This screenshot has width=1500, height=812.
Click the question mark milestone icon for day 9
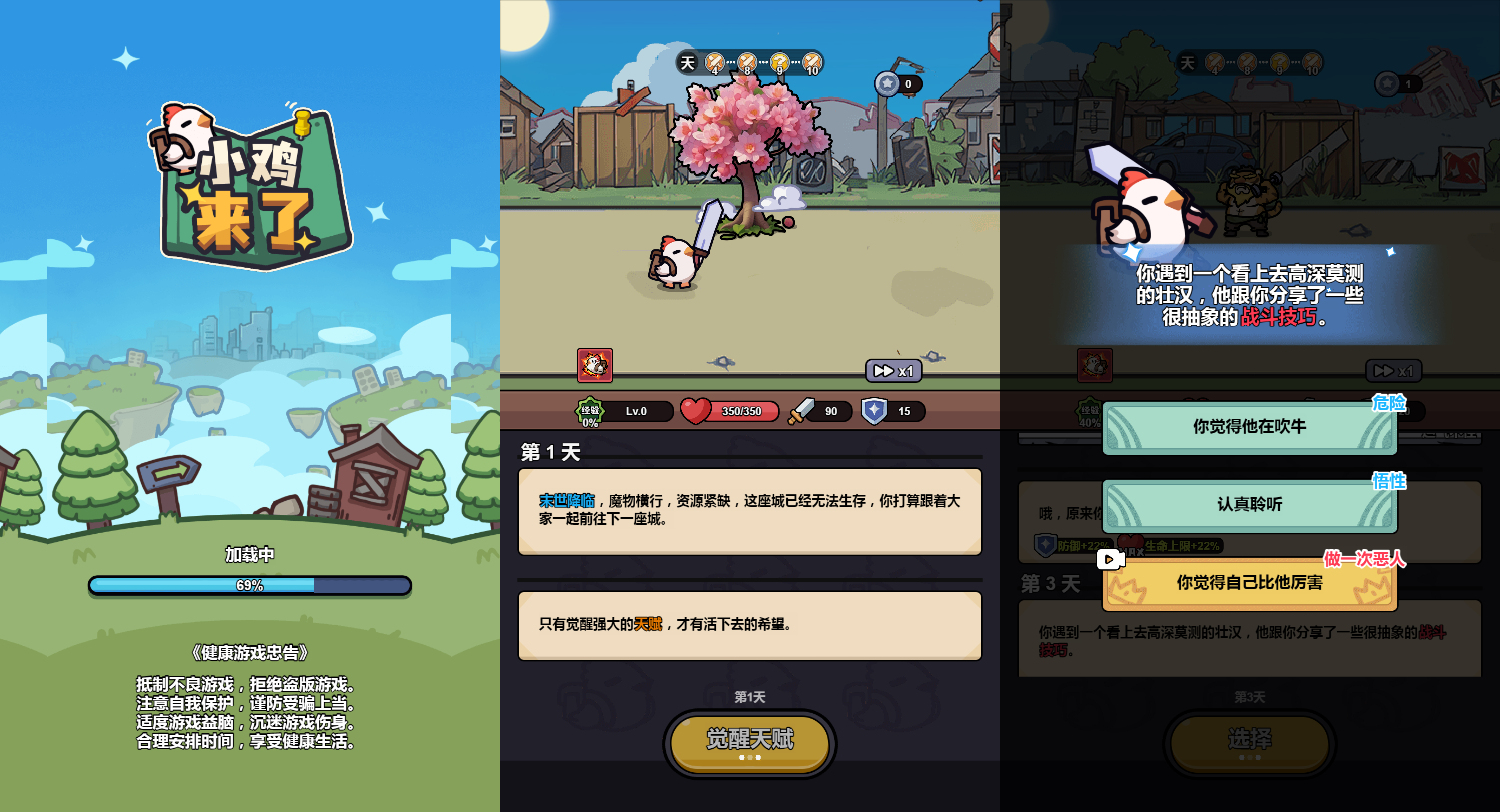point(778,62)
